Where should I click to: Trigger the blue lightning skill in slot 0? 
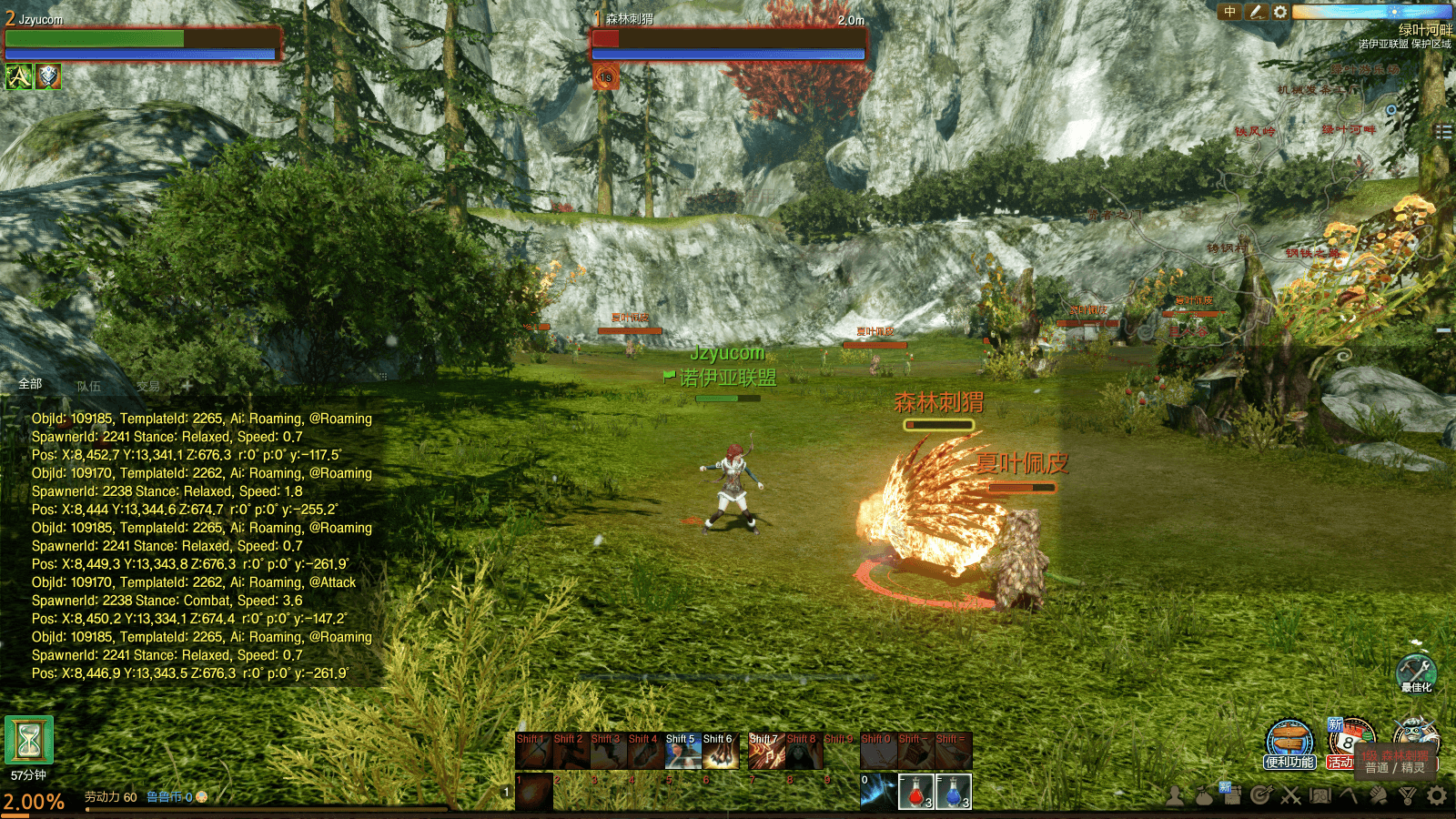click(x=878, y=792)
